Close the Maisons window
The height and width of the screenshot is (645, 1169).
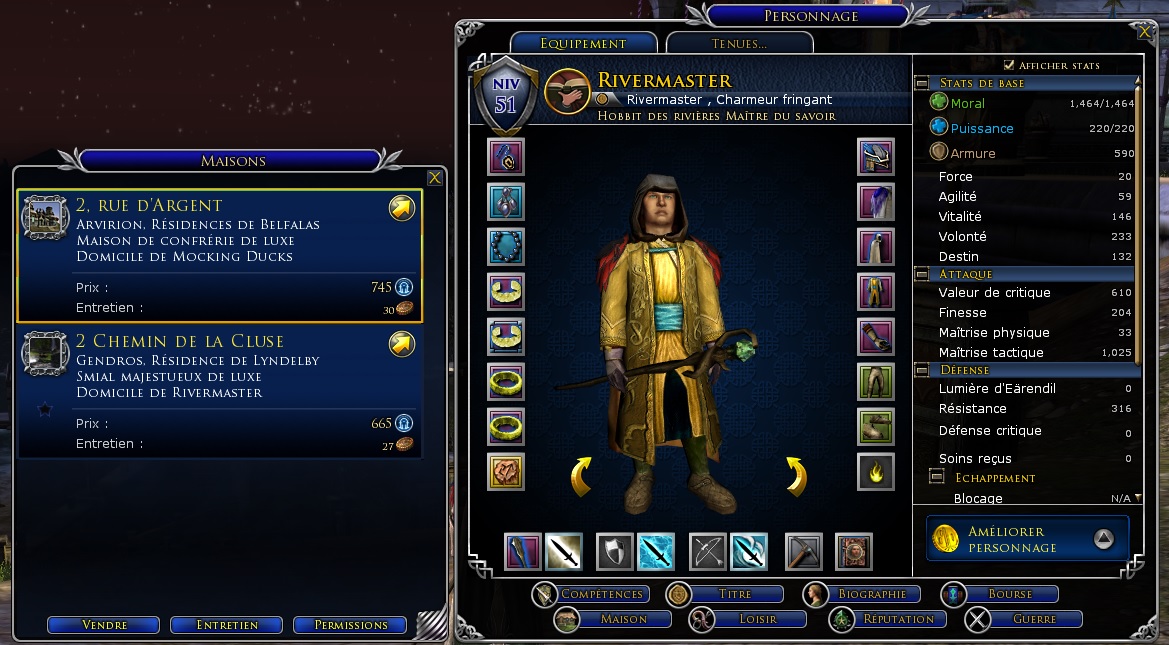[434, 178]
